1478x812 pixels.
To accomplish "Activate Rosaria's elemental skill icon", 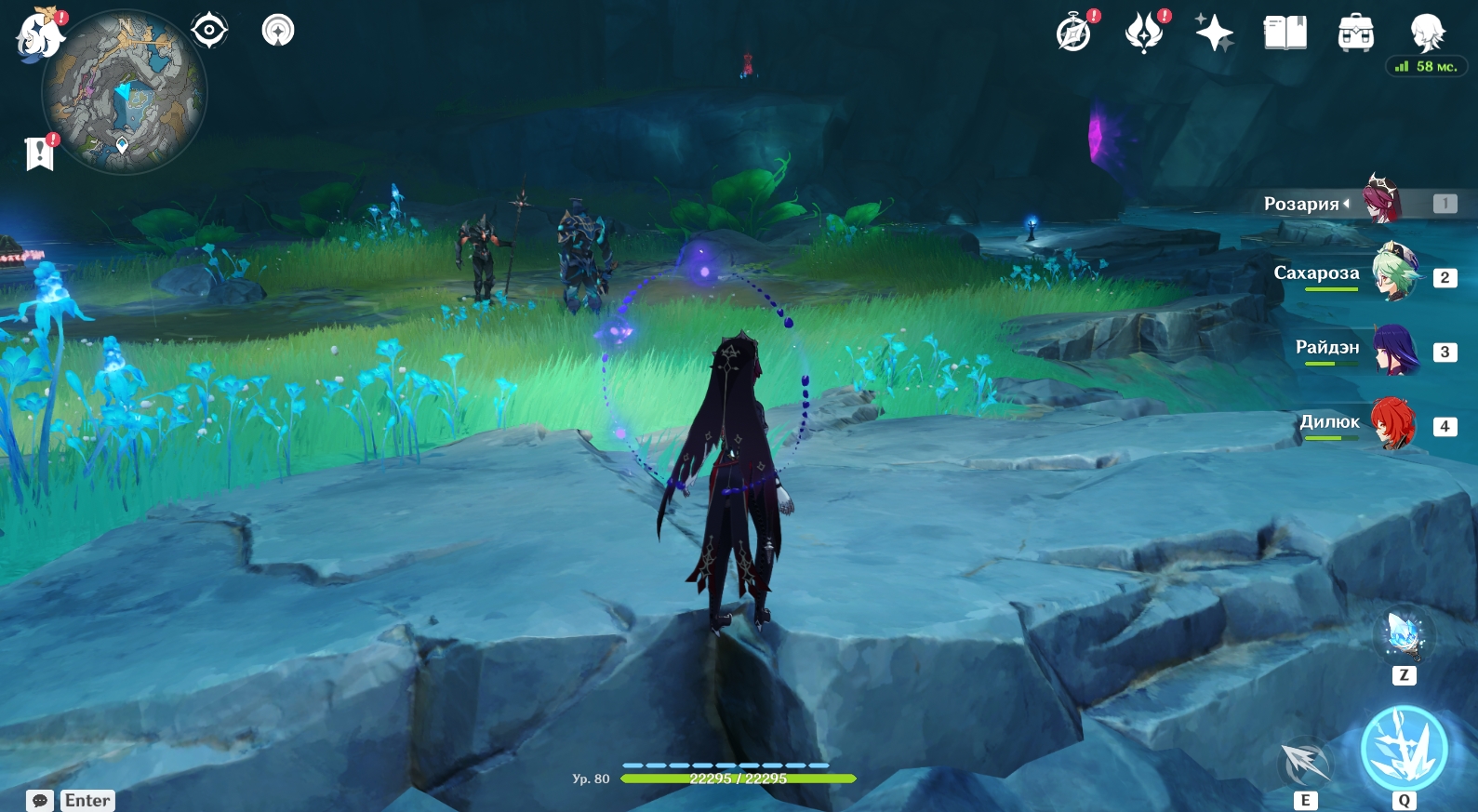I will pos(1306,763).
